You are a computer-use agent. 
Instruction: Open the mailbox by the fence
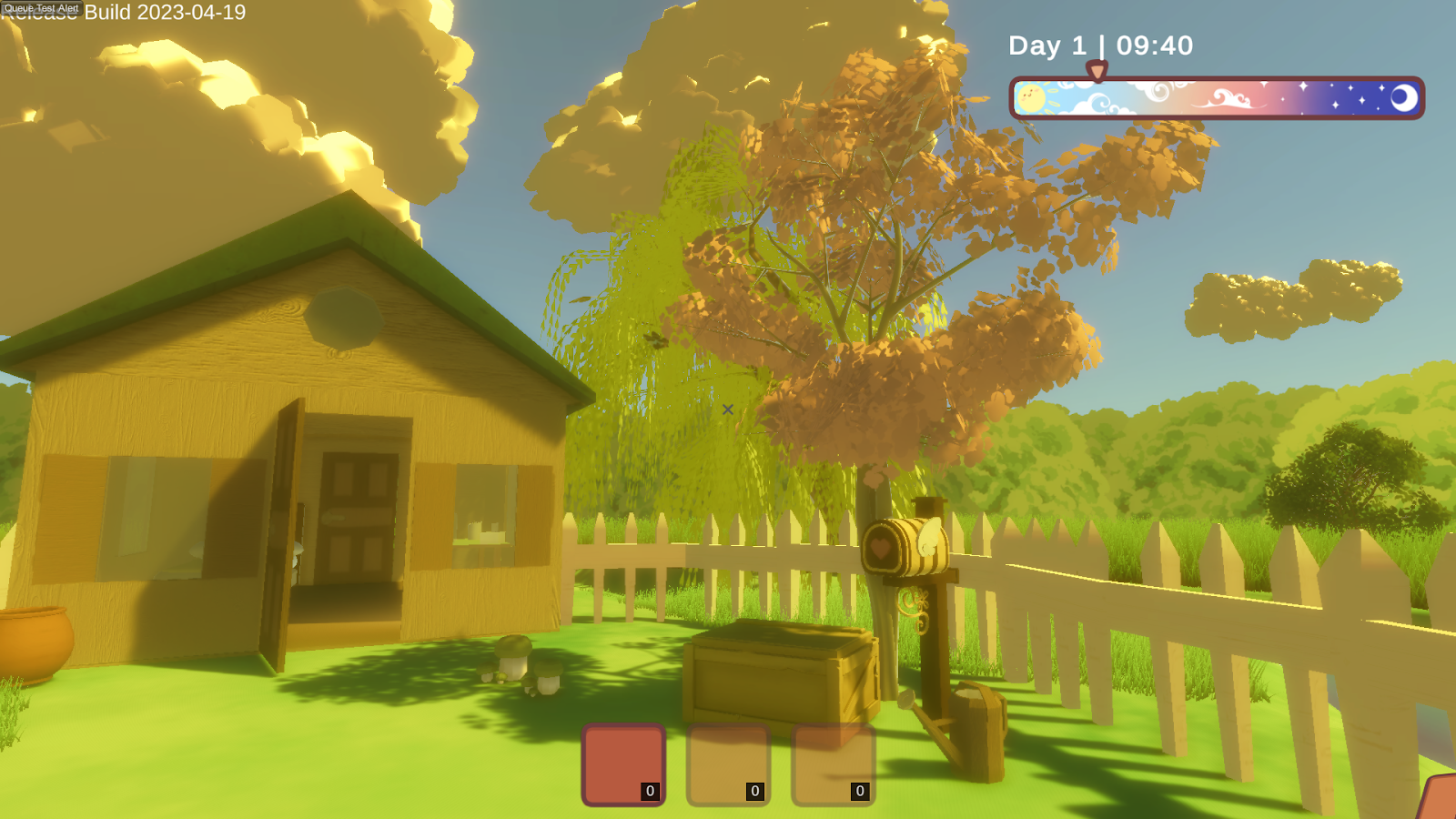click(905, 546)
